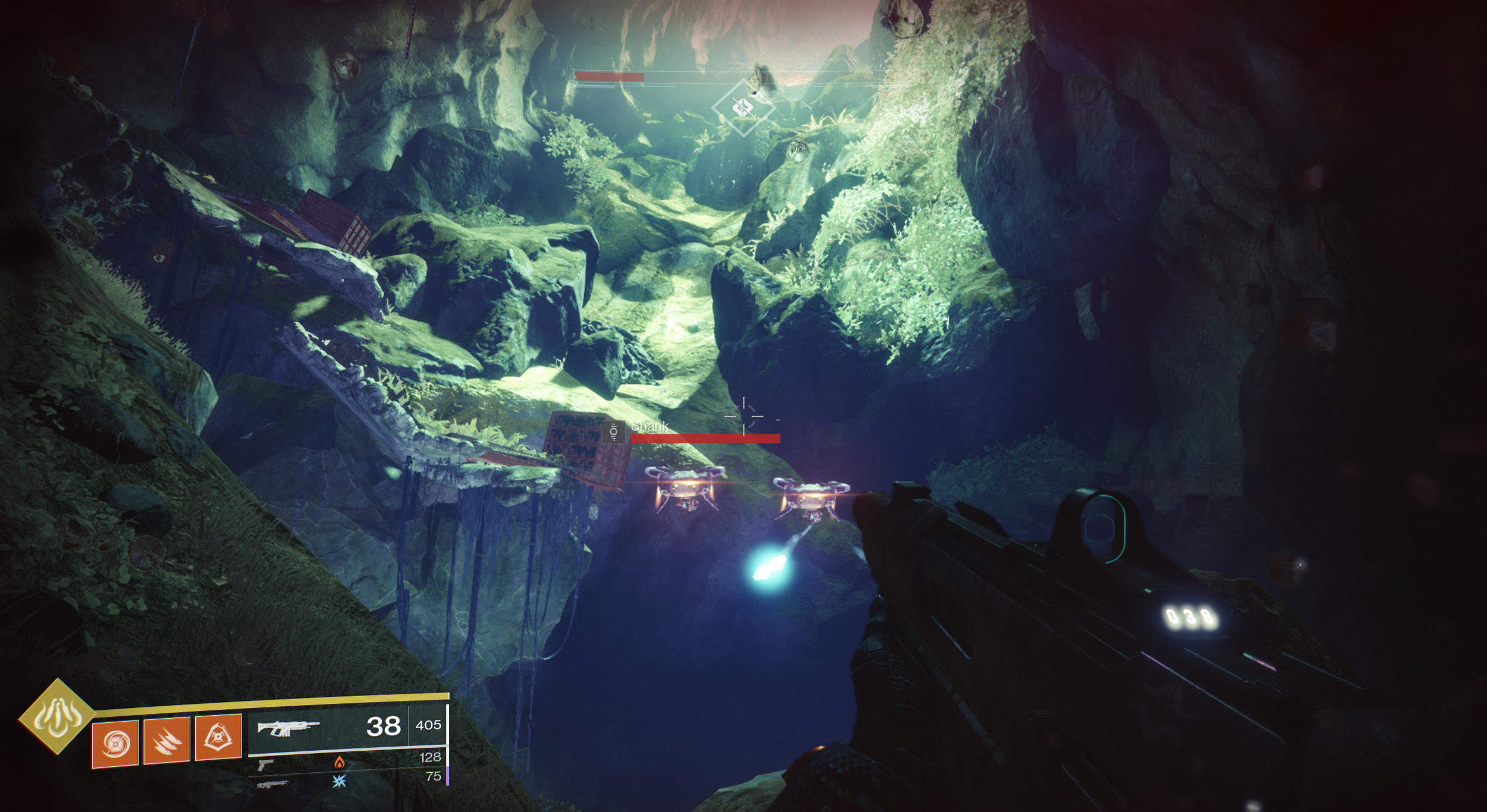
Task: Activate the orange class ability icon
Action: click(x=218, y=737)
